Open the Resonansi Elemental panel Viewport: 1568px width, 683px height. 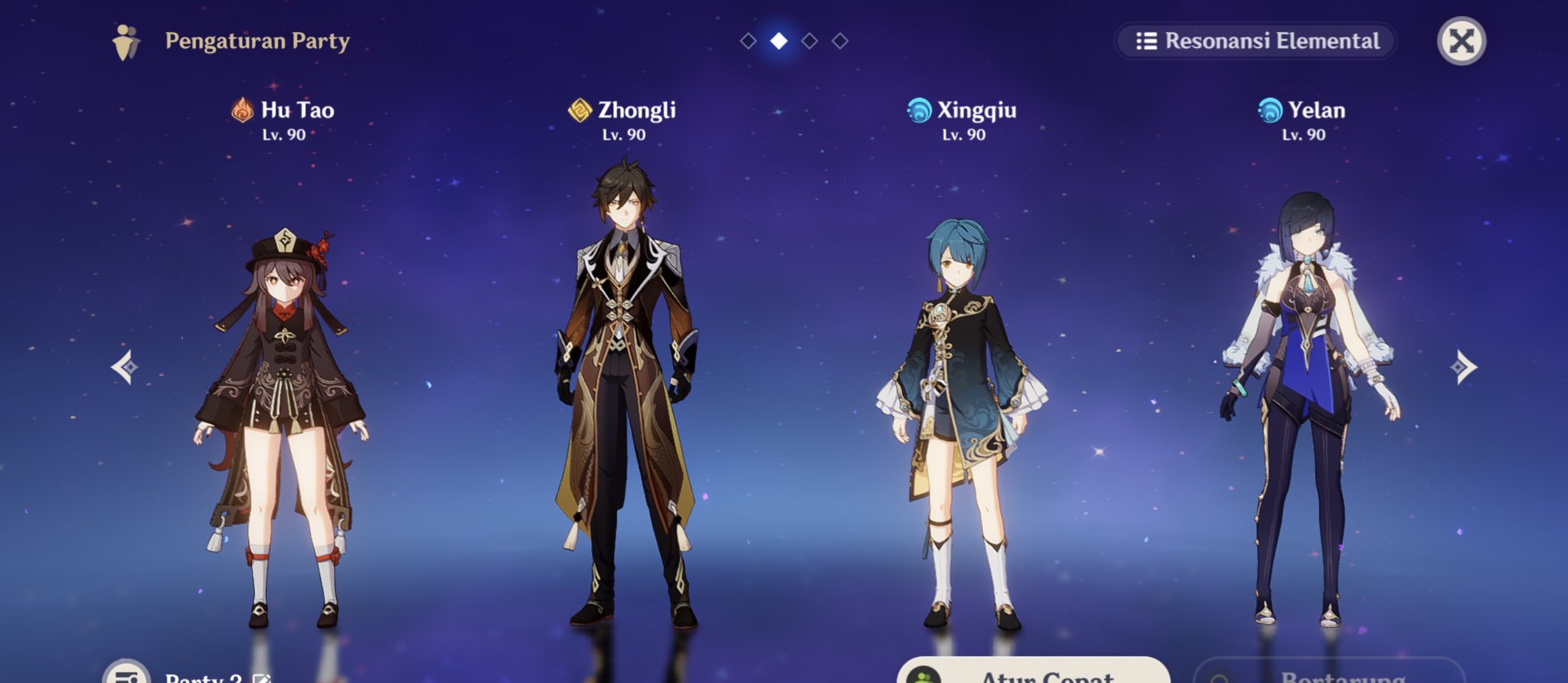1254,42
